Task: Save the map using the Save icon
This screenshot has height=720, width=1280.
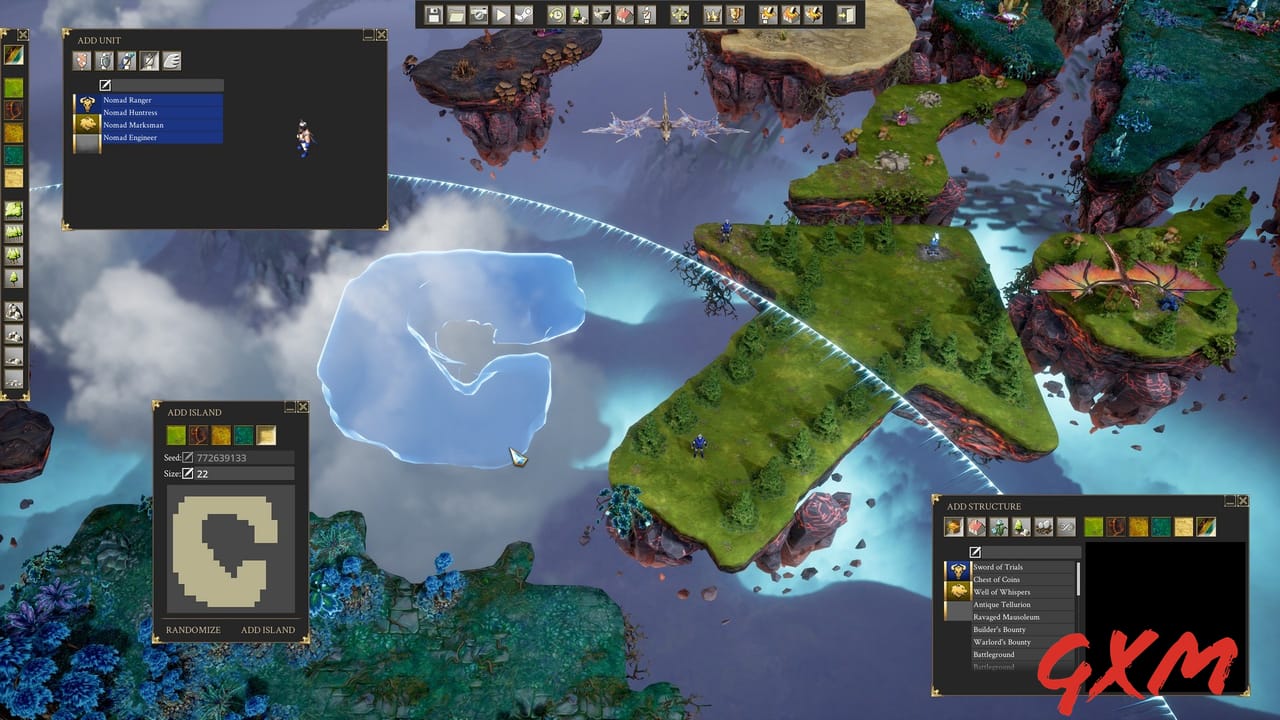Action: (x=433, y=15)
